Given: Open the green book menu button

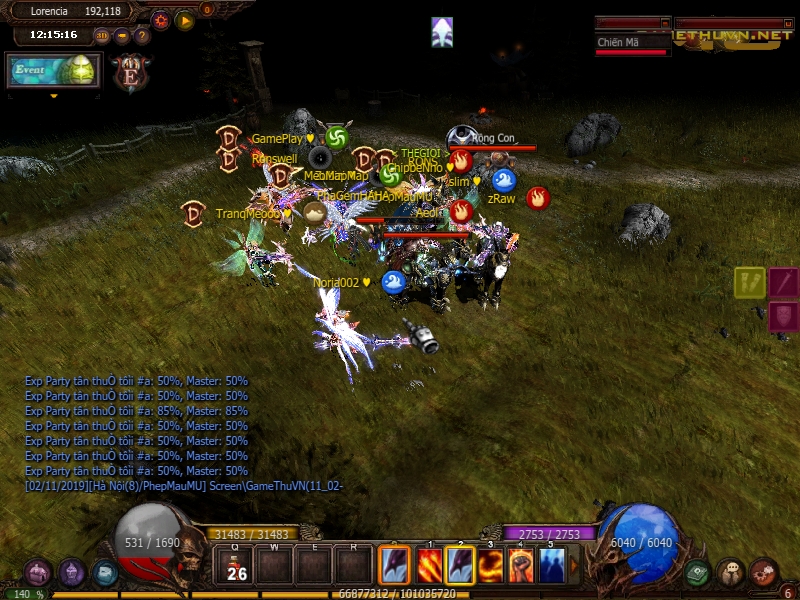Looking at the screenshot, I should point(698,572).
